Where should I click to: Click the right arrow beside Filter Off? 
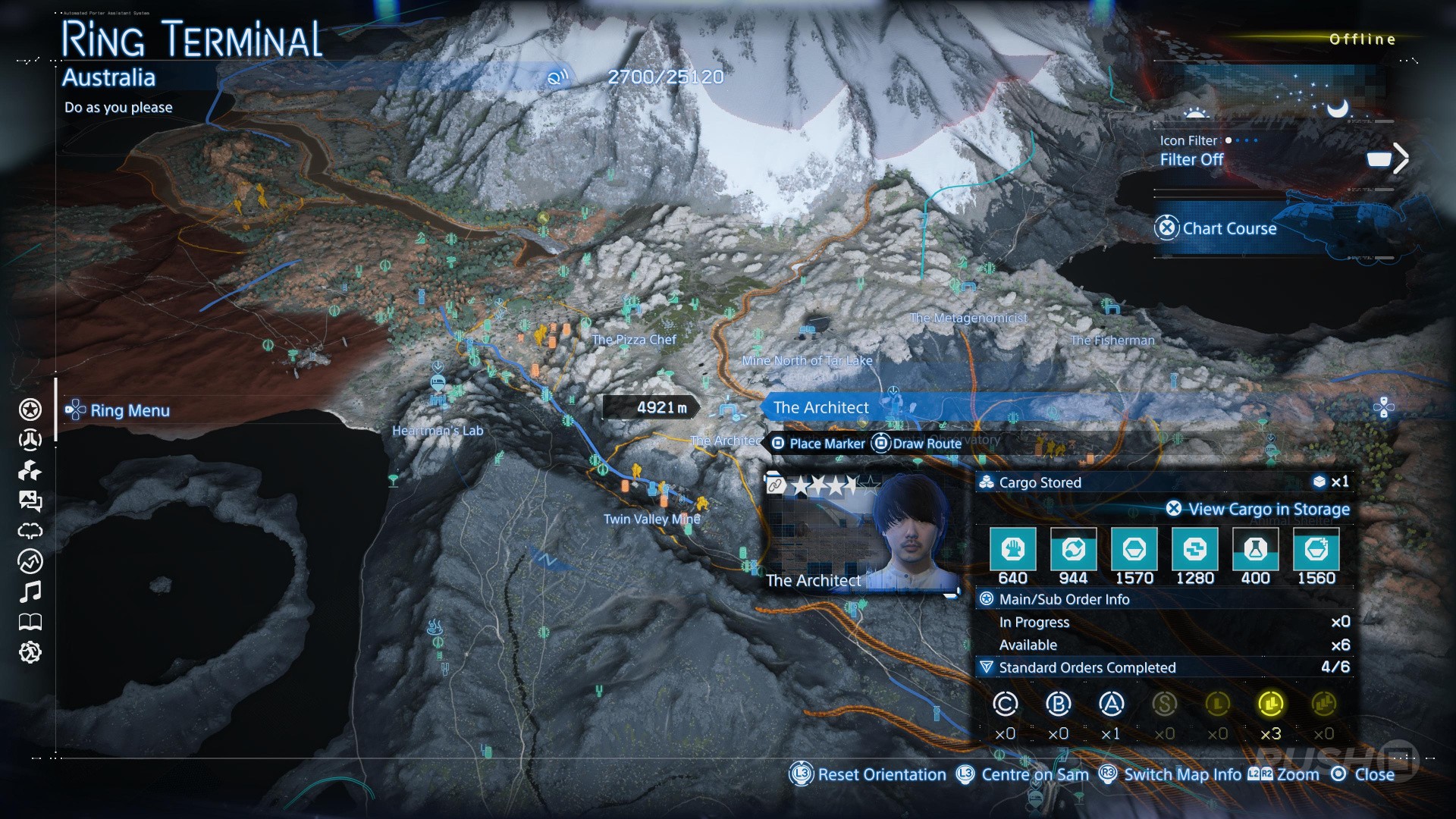click(x=1400, y=158)
